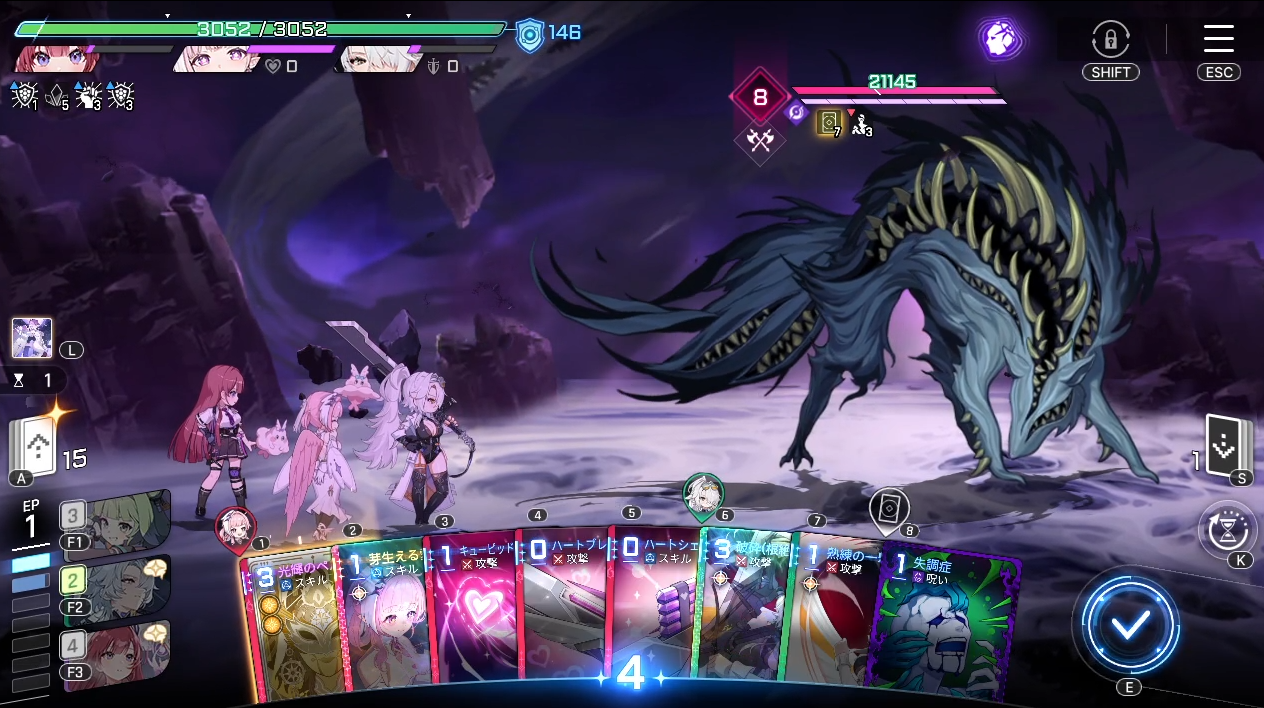The image size is (1264, 708).
Task: Play the pink-haired girl skill card
Action: tap(380, 625)
